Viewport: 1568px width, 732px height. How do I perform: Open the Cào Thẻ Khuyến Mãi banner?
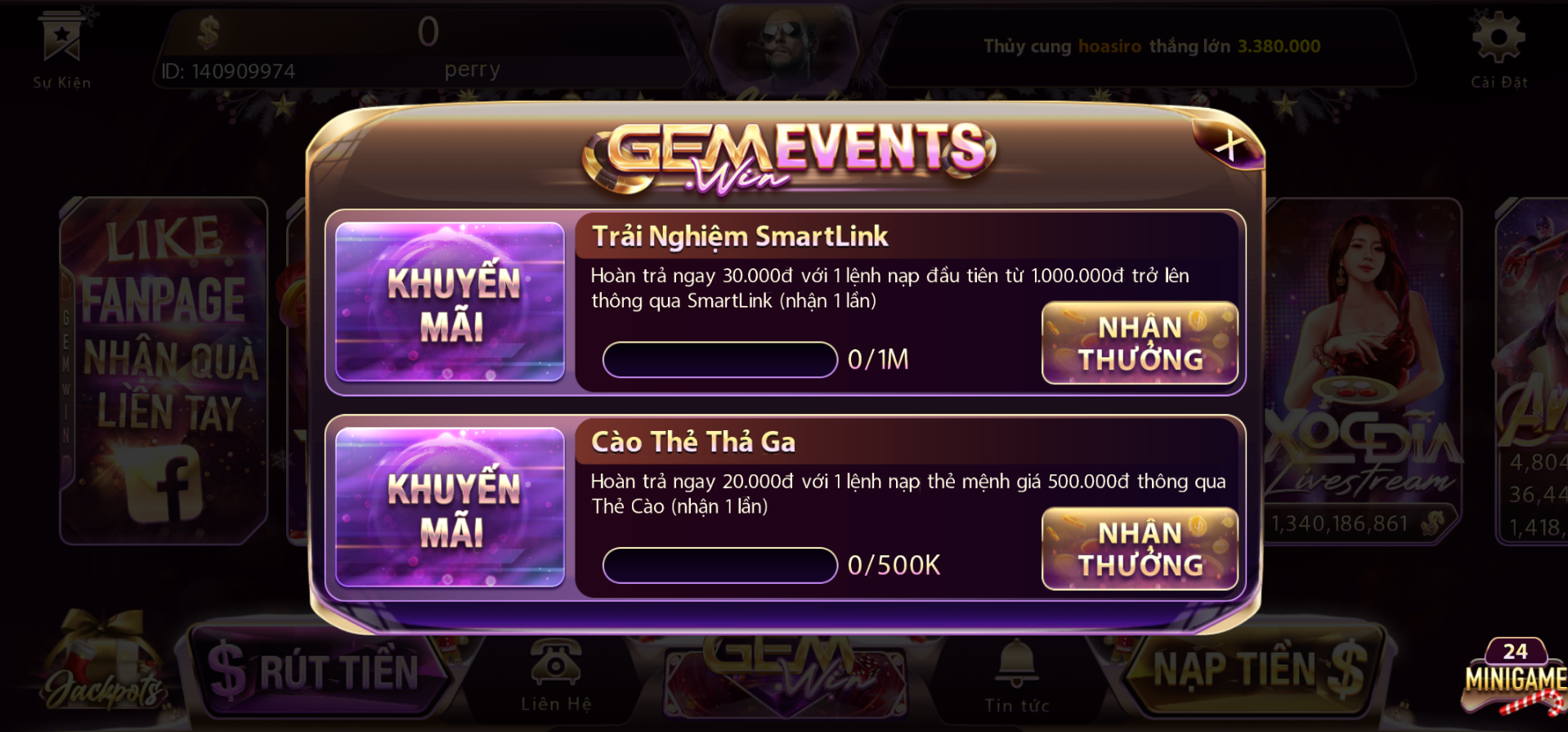[x=450, y=507]
